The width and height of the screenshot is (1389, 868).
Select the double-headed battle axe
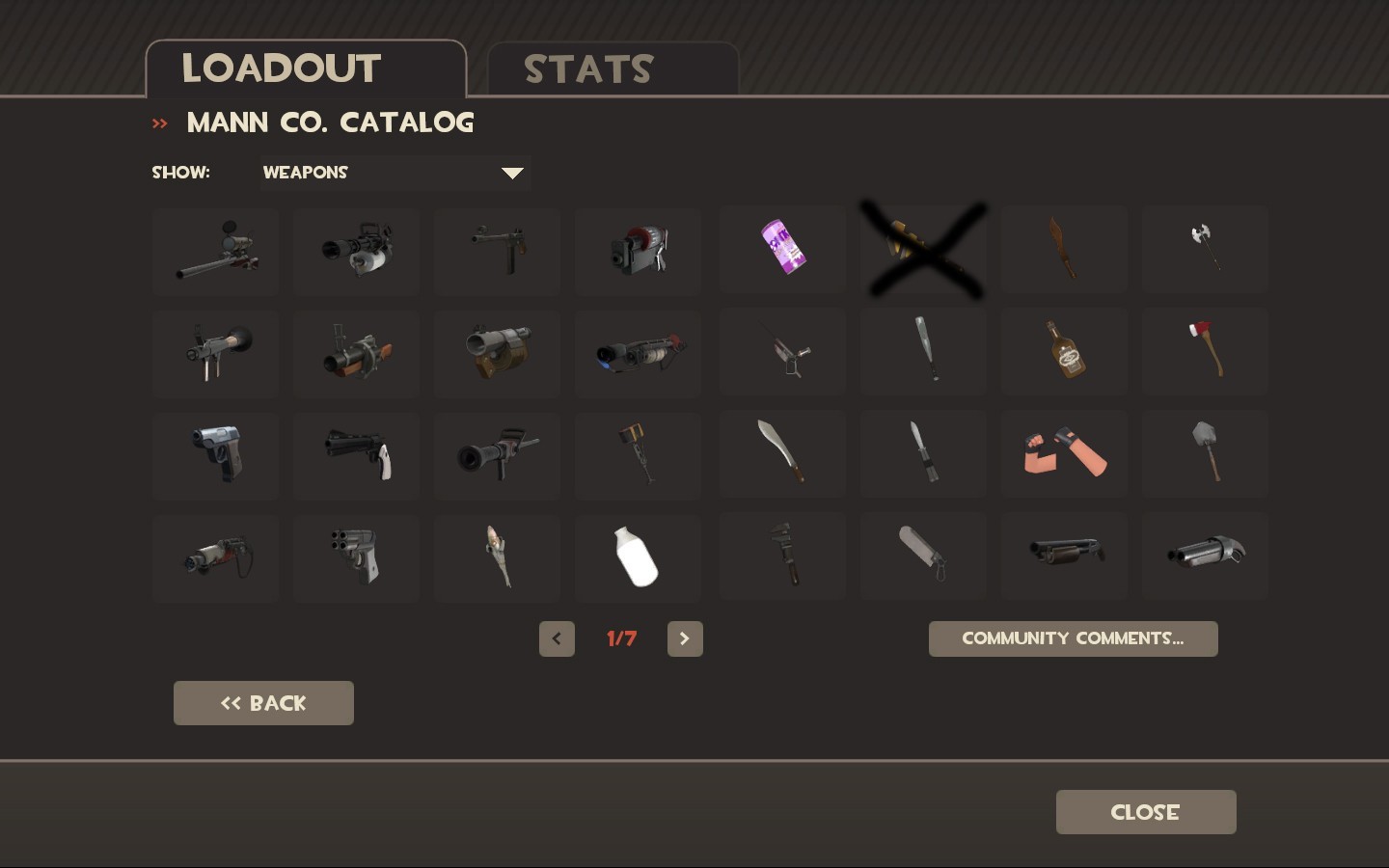pyautogui.click(x=1205, y=249)
